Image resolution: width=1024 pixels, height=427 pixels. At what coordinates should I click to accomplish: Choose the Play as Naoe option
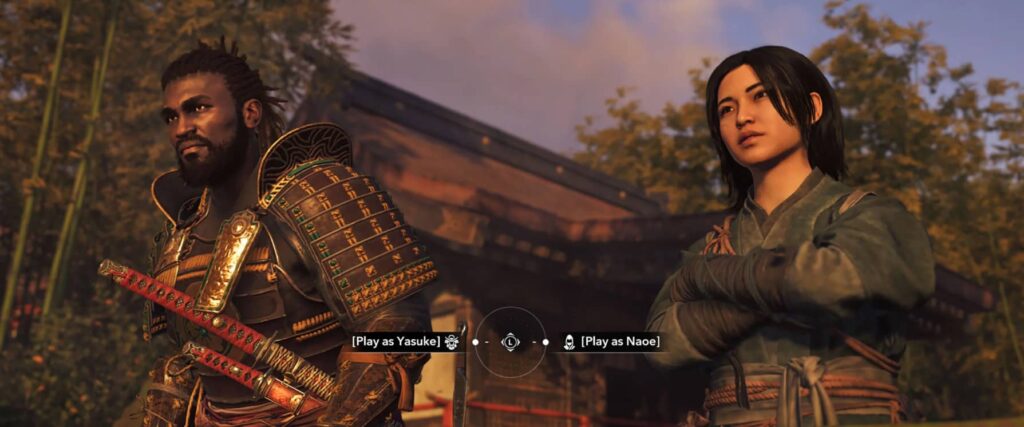coord(620,342)
